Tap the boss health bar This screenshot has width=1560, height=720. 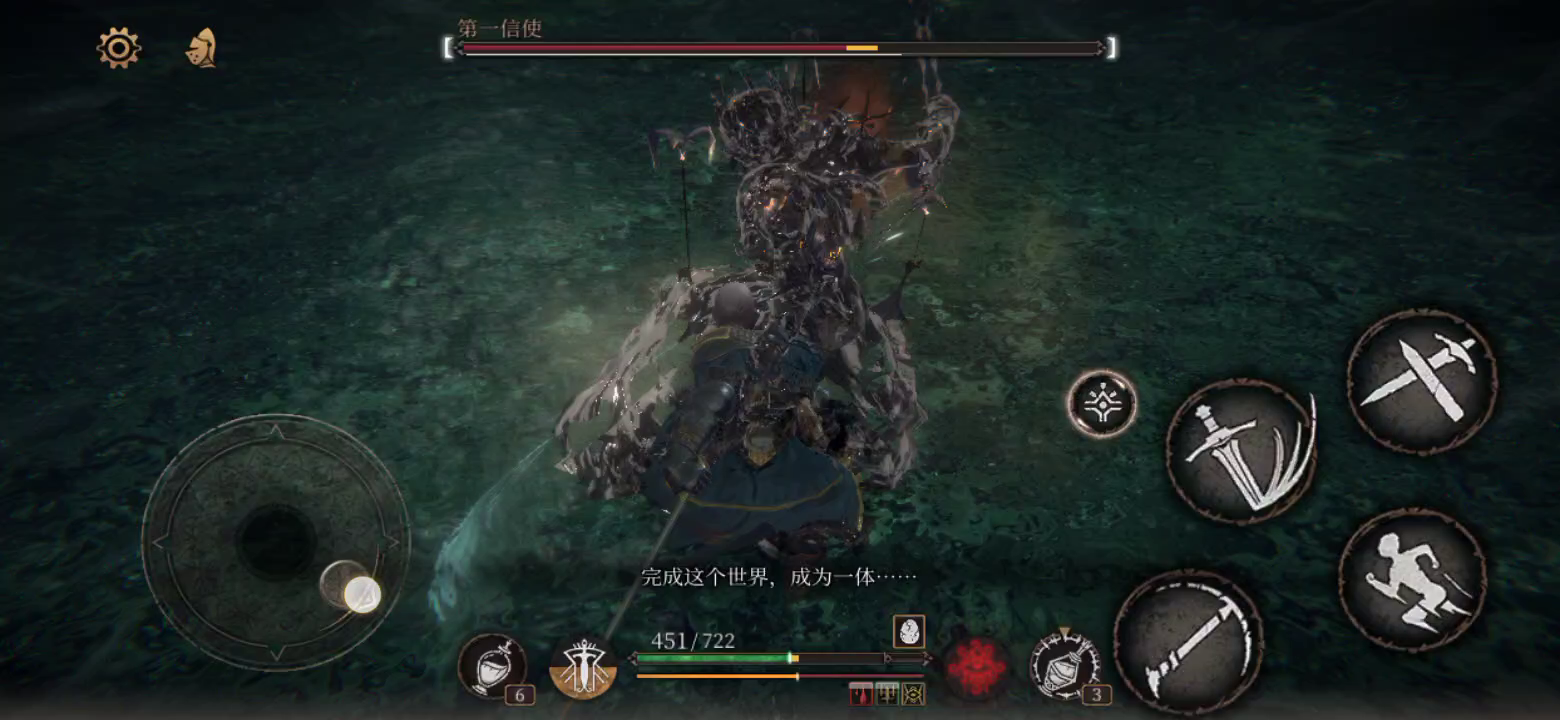coord(780,46)
